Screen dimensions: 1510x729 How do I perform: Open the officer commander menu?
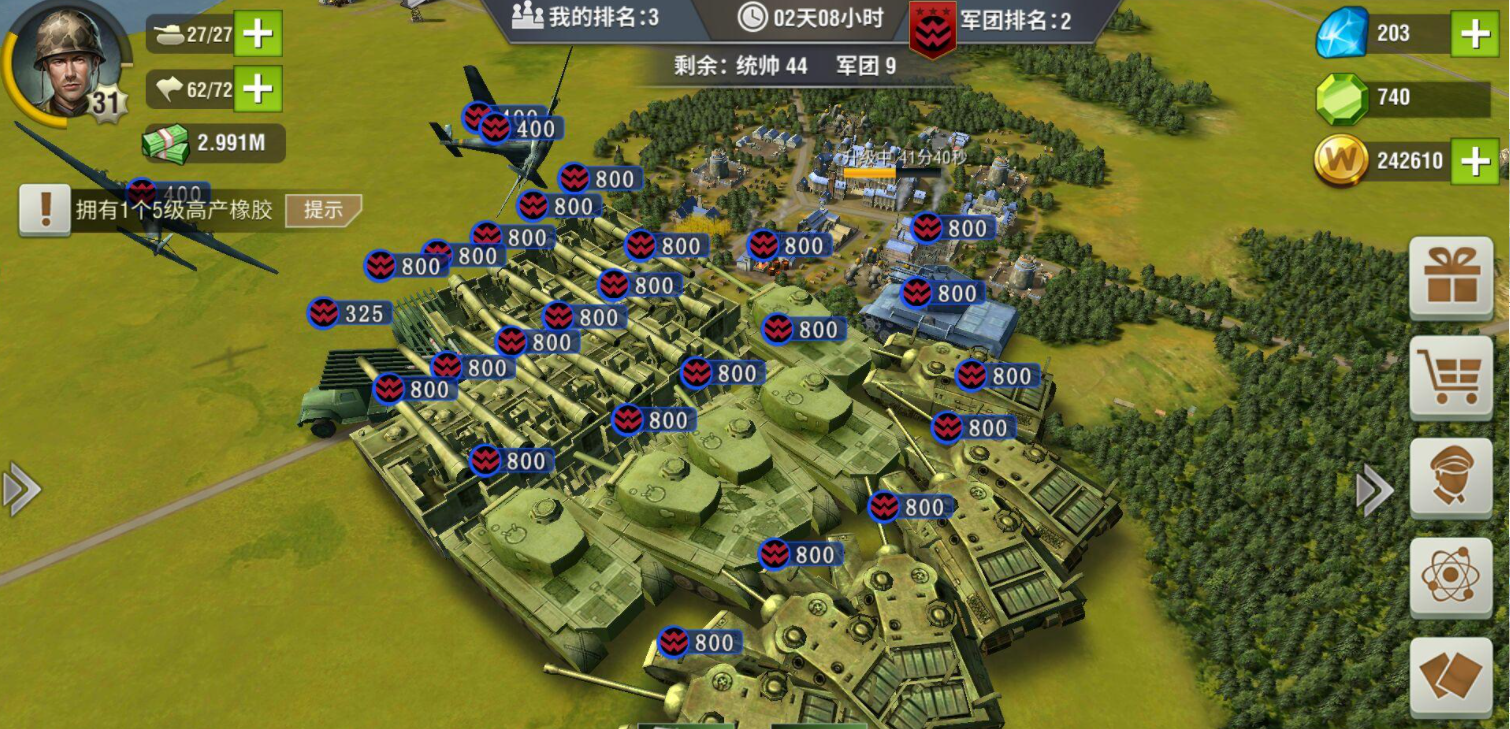point(1451,477)
